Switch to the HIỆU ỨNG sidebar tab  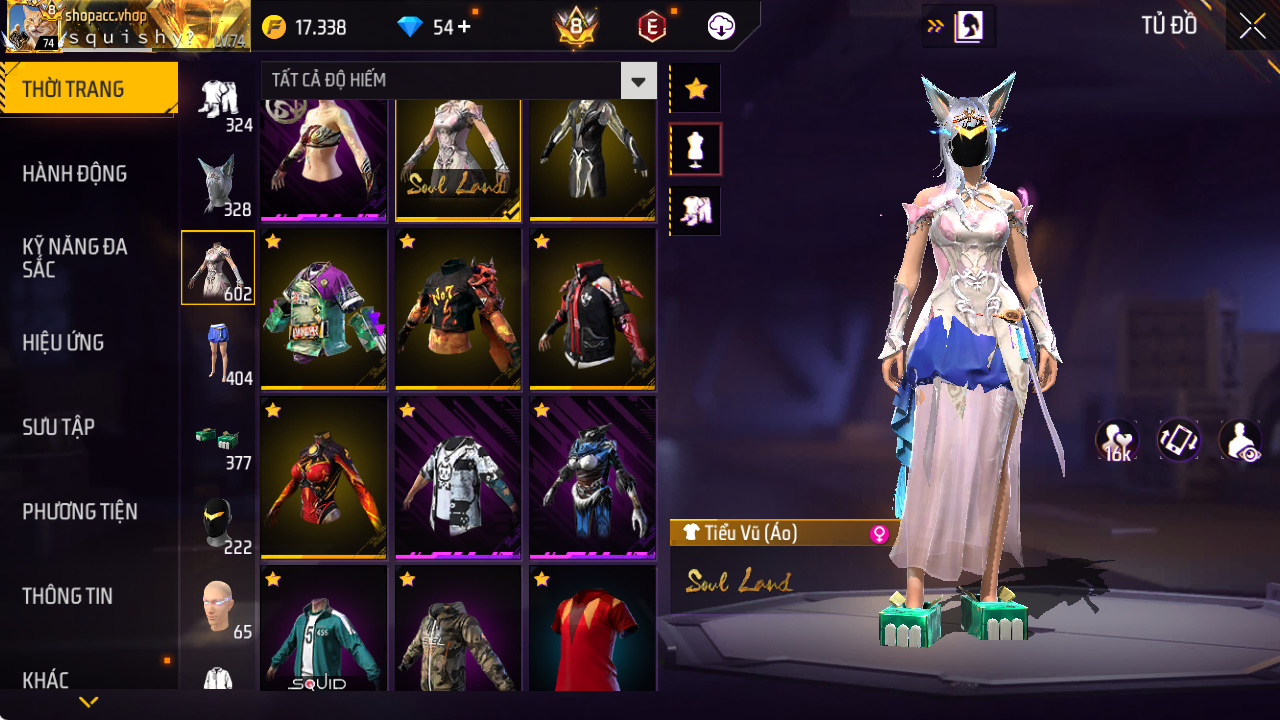click(62, 342)
